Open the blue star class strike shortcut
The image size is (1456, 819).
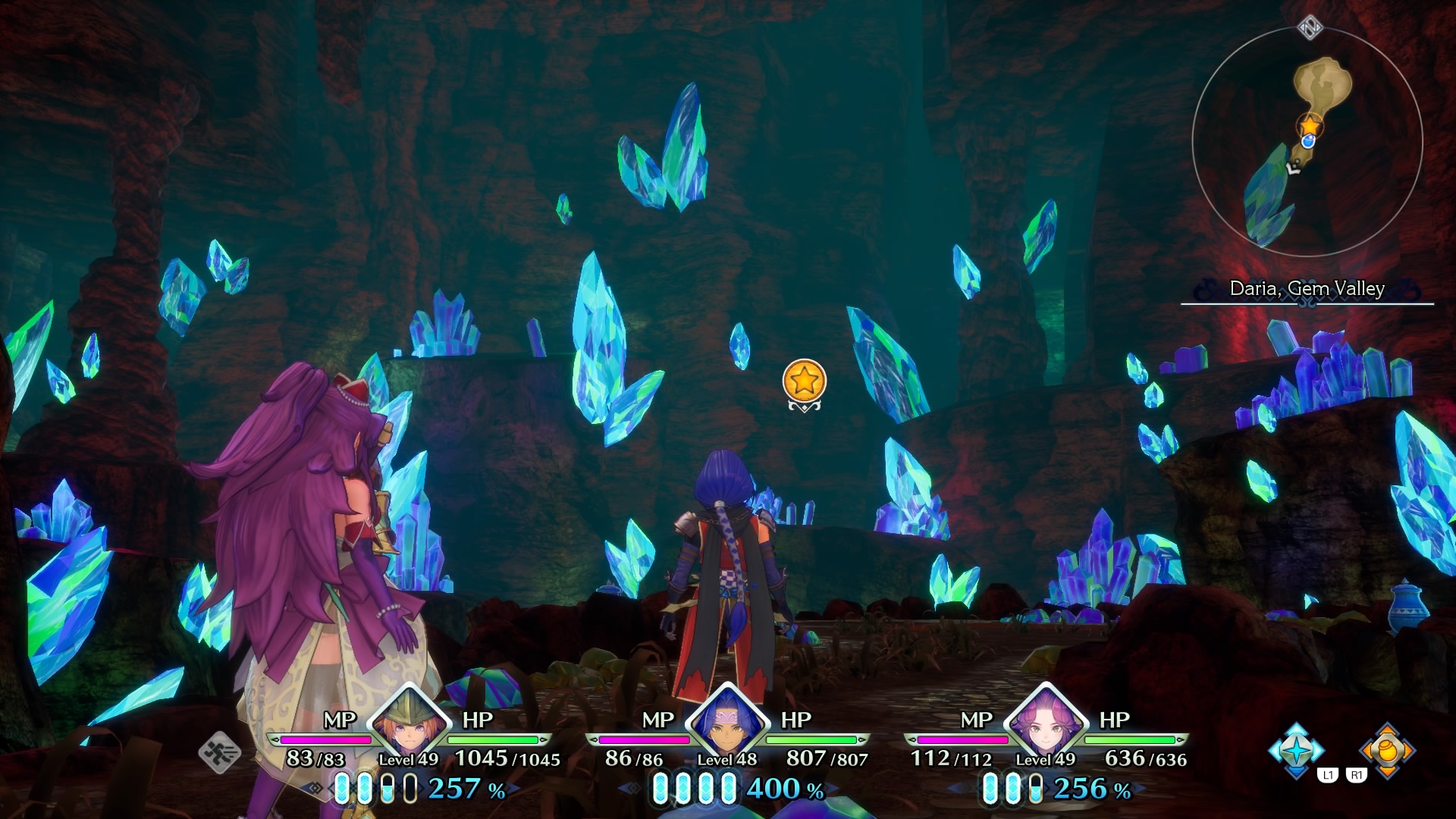(x=1296, y=749)
